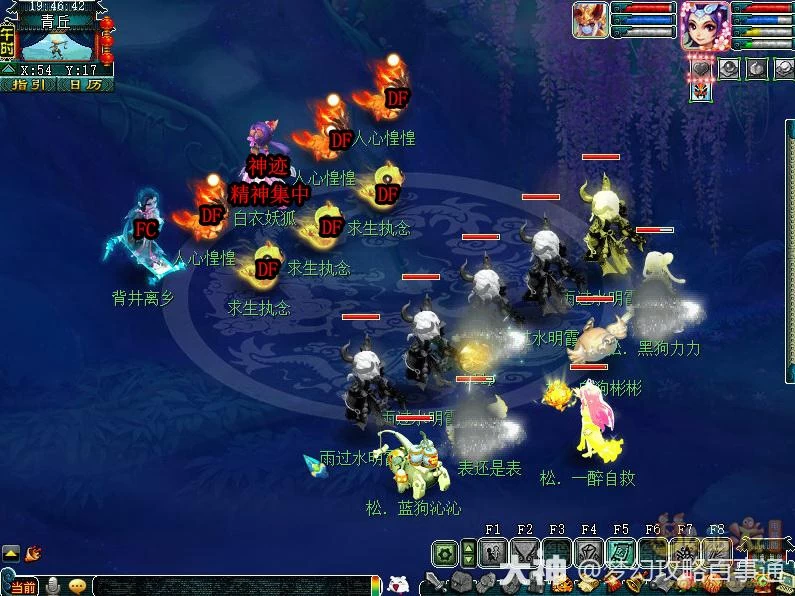Open the 指引 guide button

[x=28, y=85]
